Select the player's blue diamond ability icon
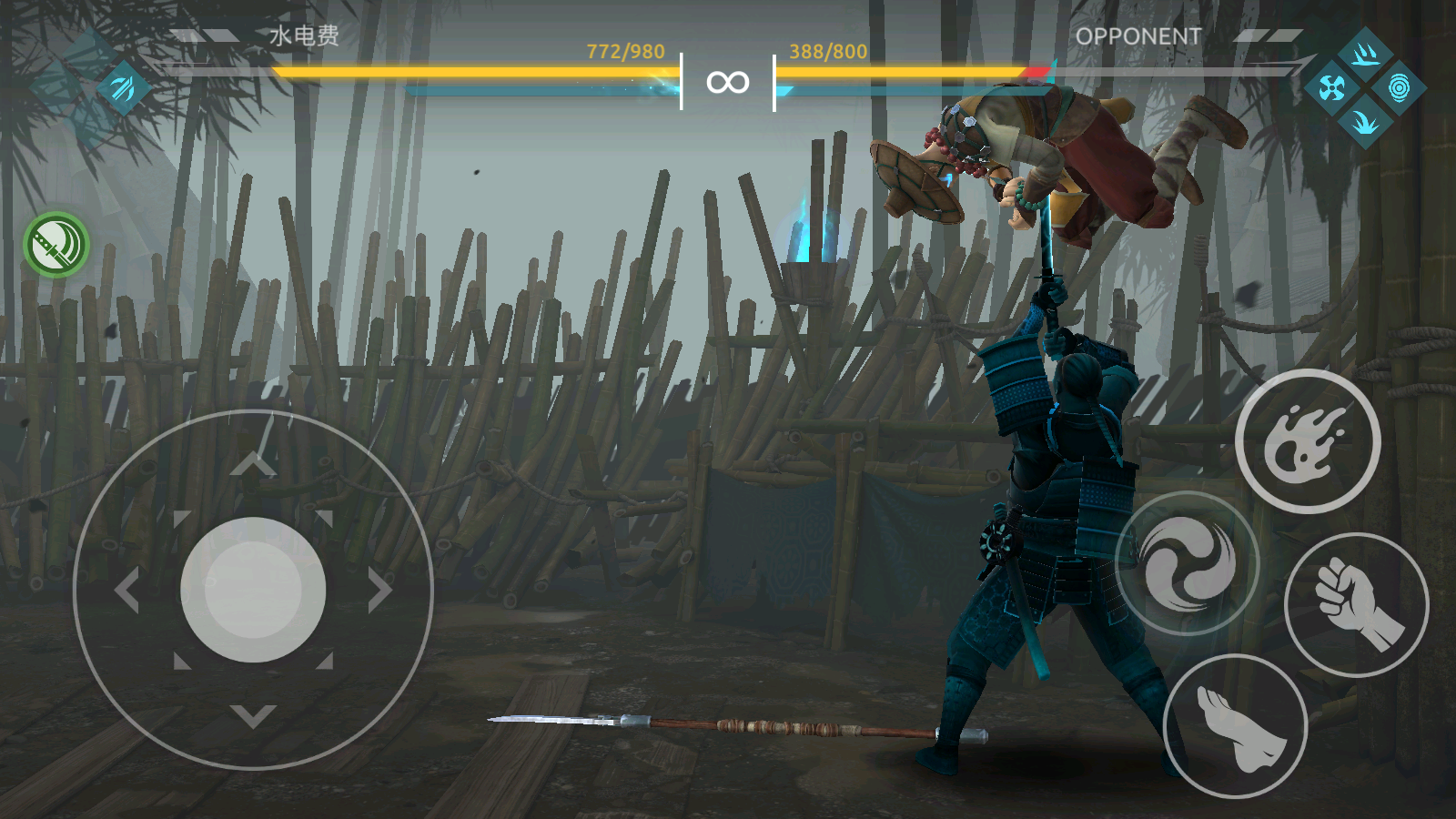This screenshot has width=1456, height=819. (123, 88)
